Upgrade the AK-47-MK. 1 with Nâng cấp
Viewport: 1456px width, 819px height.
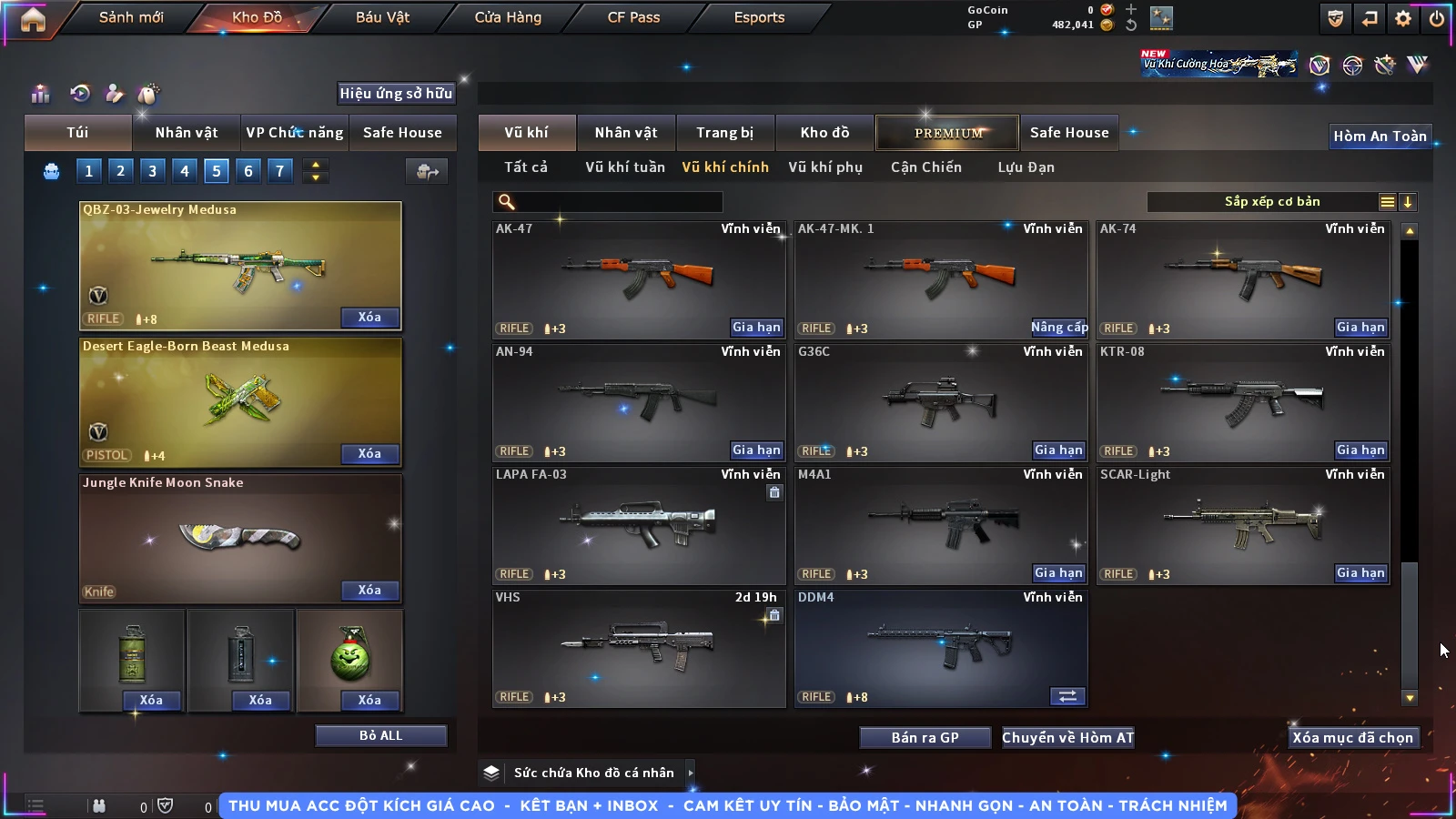point(1058,328)
